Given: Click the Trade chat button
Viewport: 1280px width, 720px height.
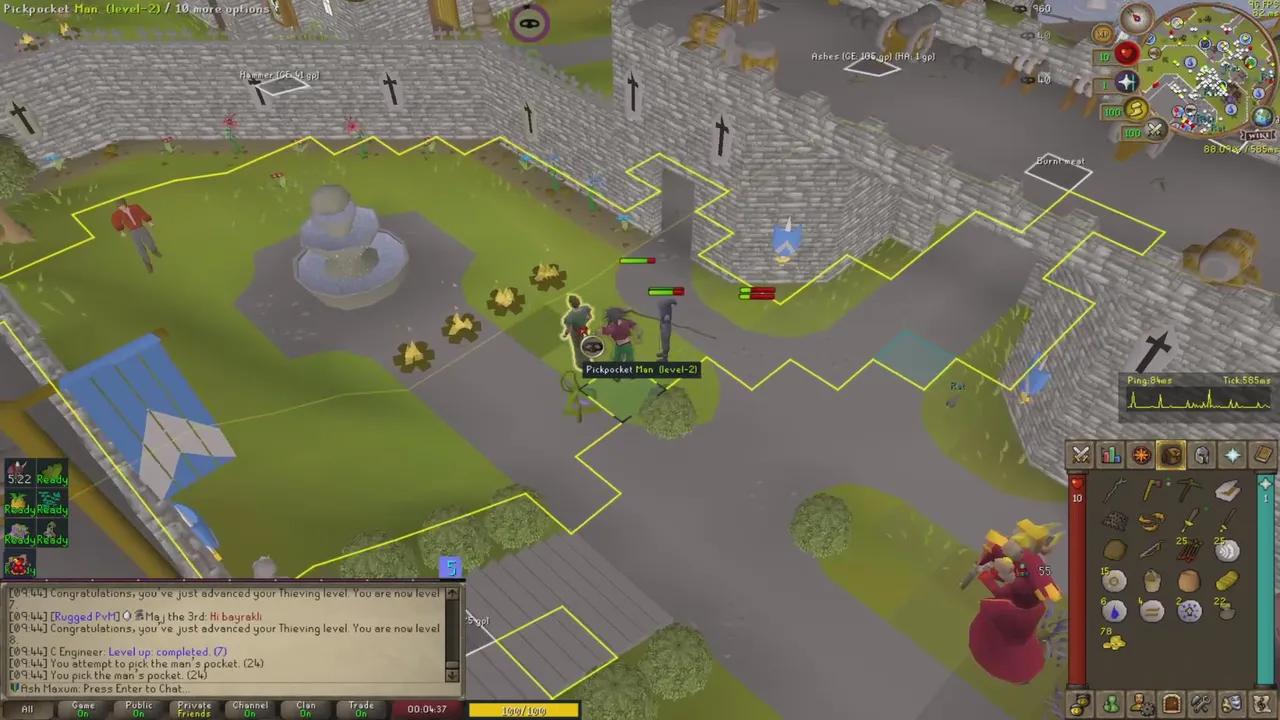Looking at the screenshot, I should [x=360, y=707].
